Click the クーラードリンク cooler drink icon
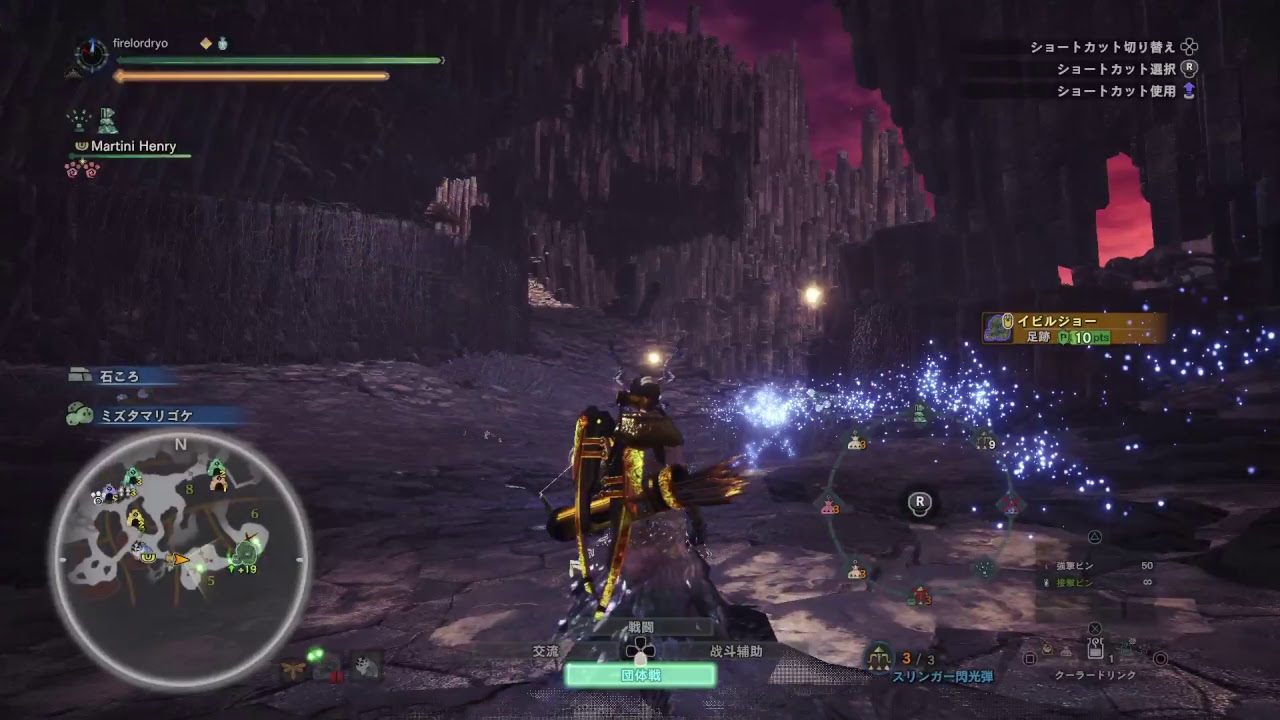The image size is (1280, 720). point(1096,650)
